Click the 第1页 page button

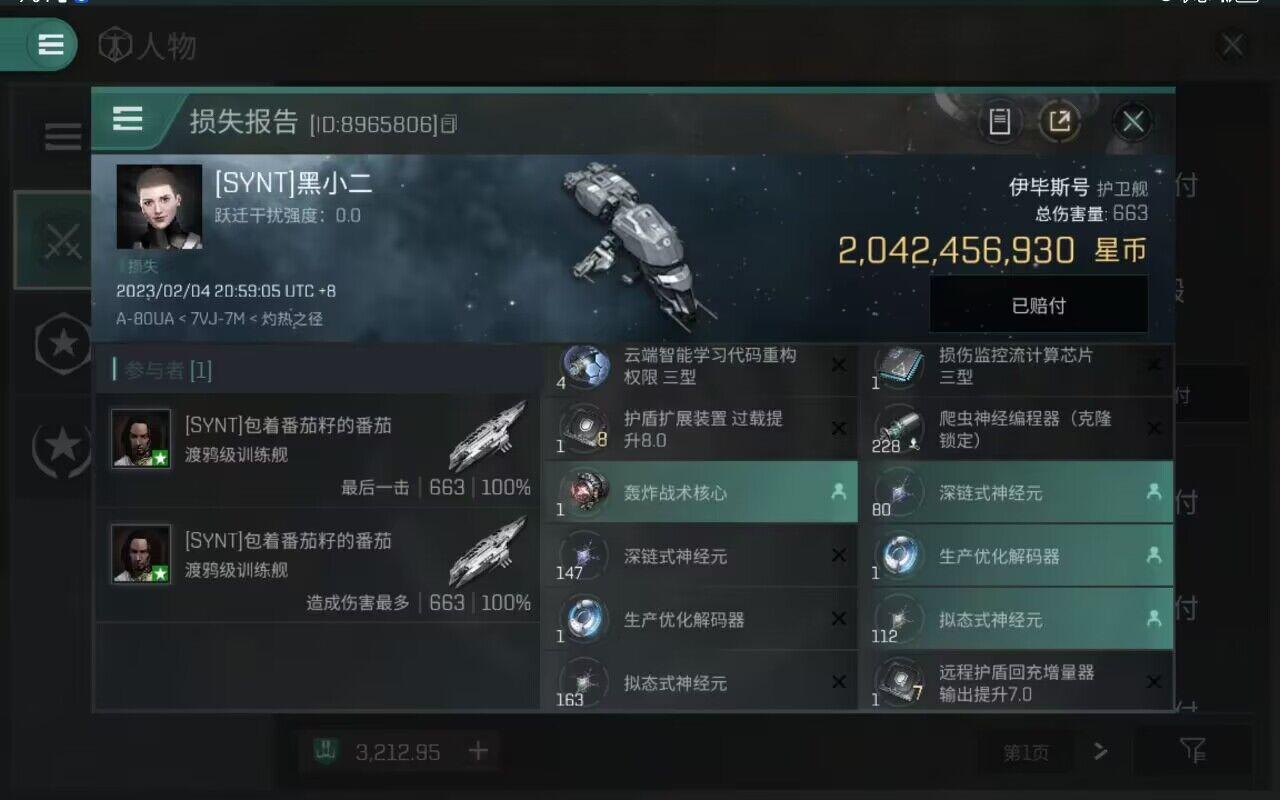1026,752
